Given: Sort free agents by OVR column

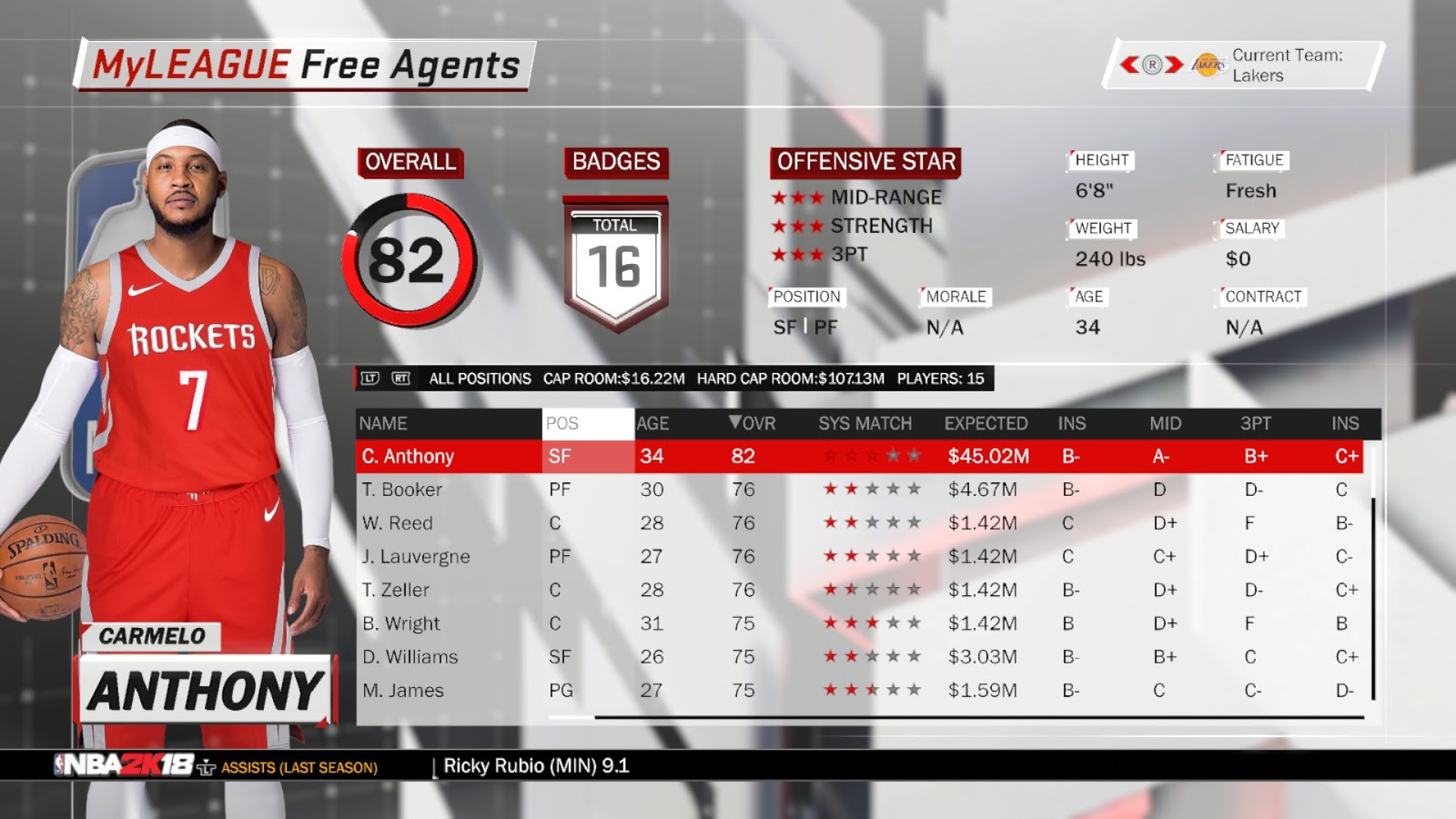Looking at the screenshot, I should (x=753, y=423).
